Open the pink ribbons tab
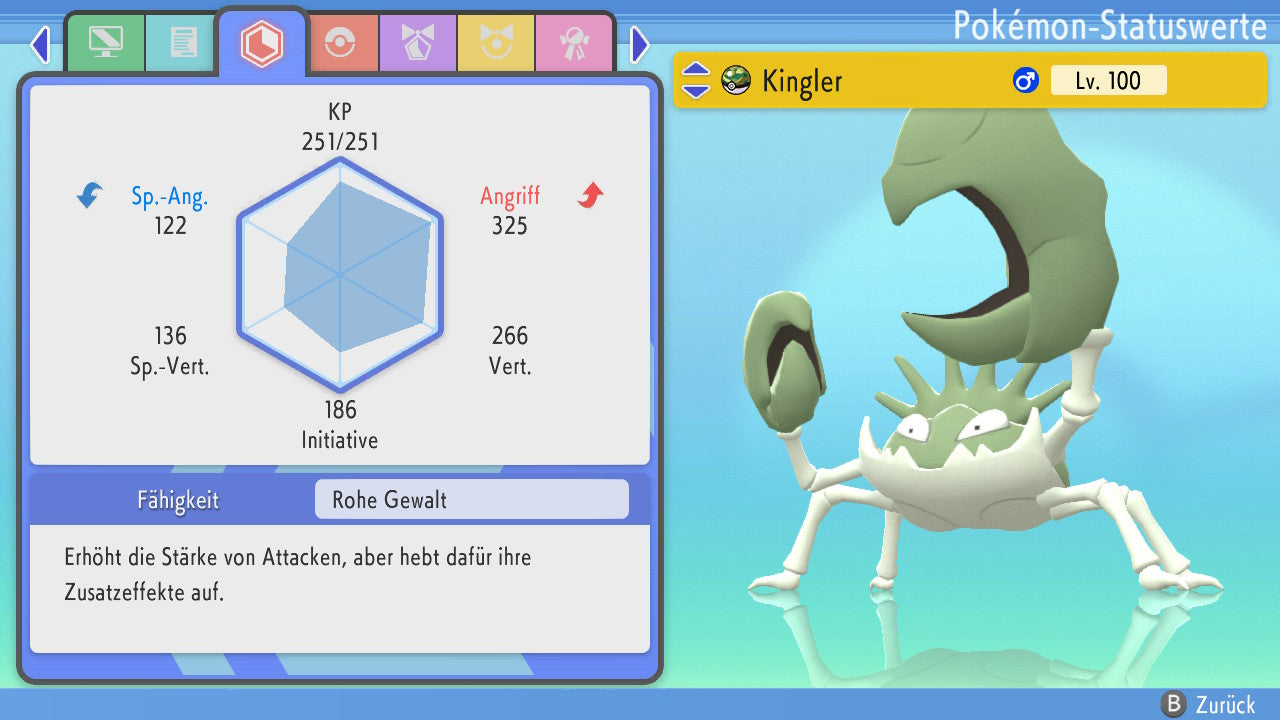The image size is (1280, 720). tap(573, 43)
